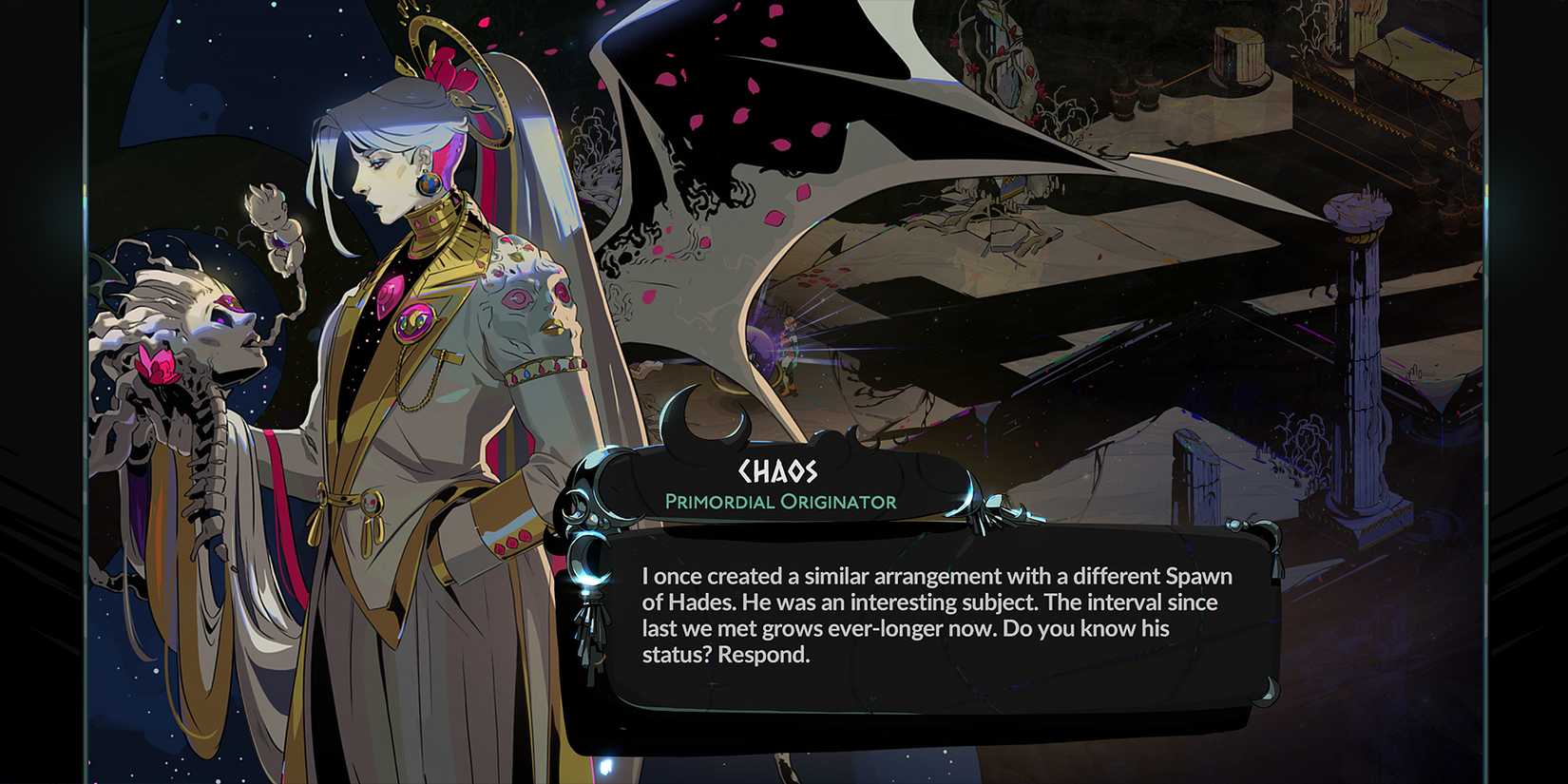Click the word Respond in the dialogue

(762, 655)
